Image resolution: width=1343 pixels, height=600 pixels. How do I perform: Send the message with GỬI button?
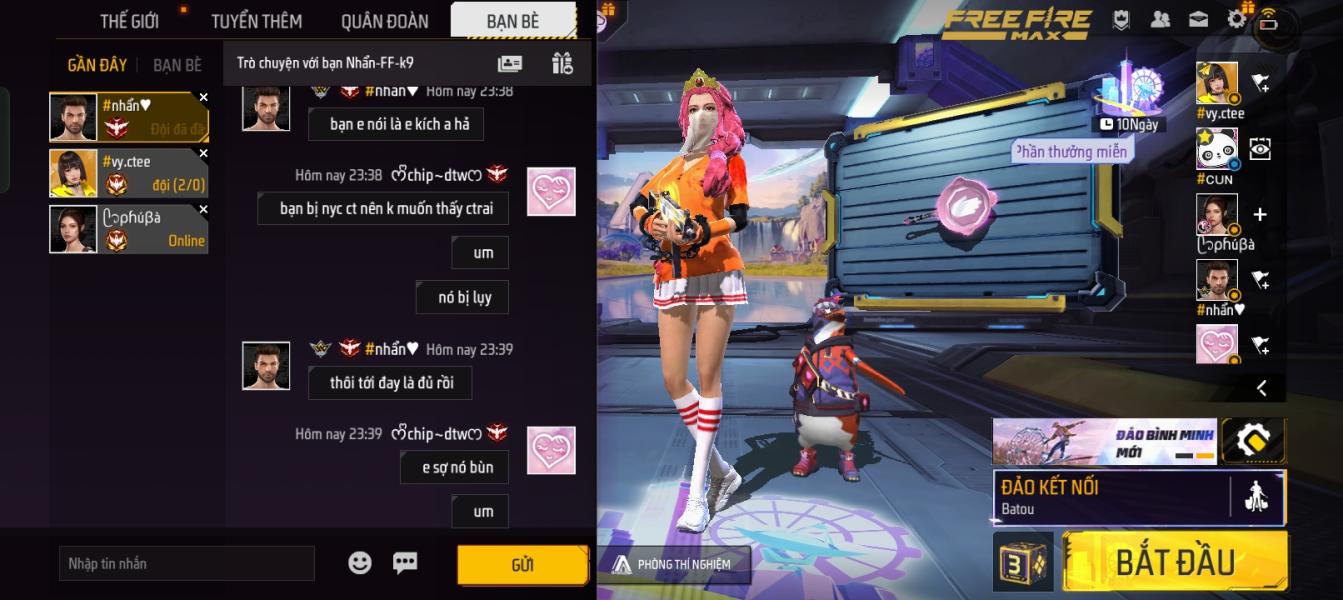[522, 565]
